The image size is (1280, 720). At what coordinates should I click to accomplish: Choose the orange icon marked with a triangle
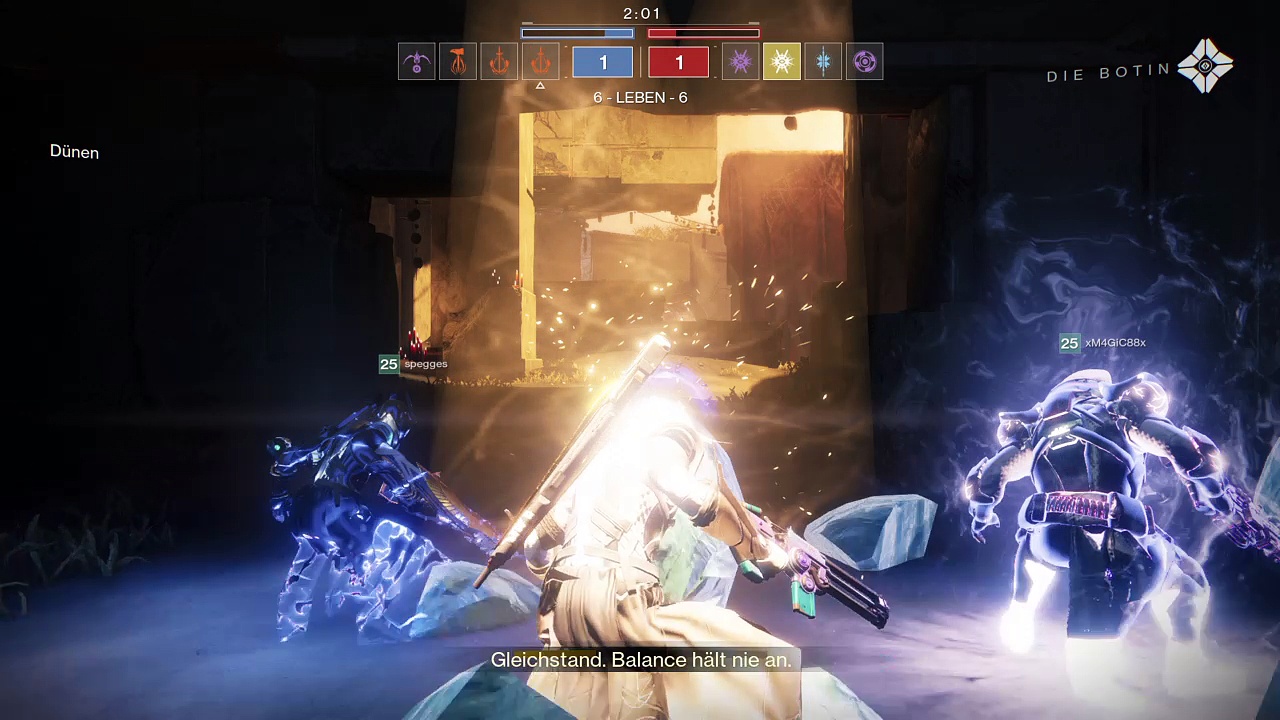point(540,62)
